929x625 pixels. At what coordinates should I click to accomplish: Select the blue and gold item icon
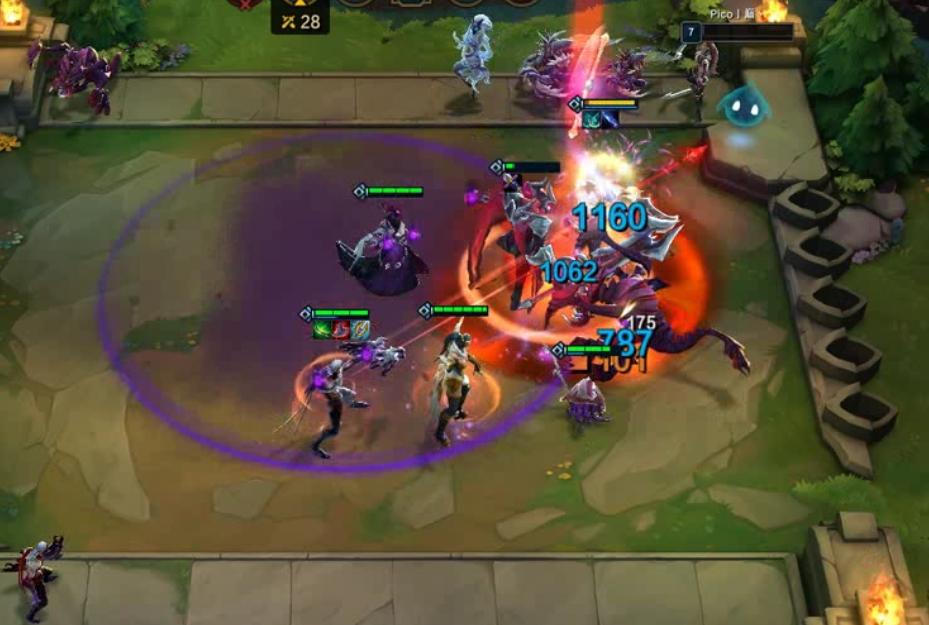[359, 329]
